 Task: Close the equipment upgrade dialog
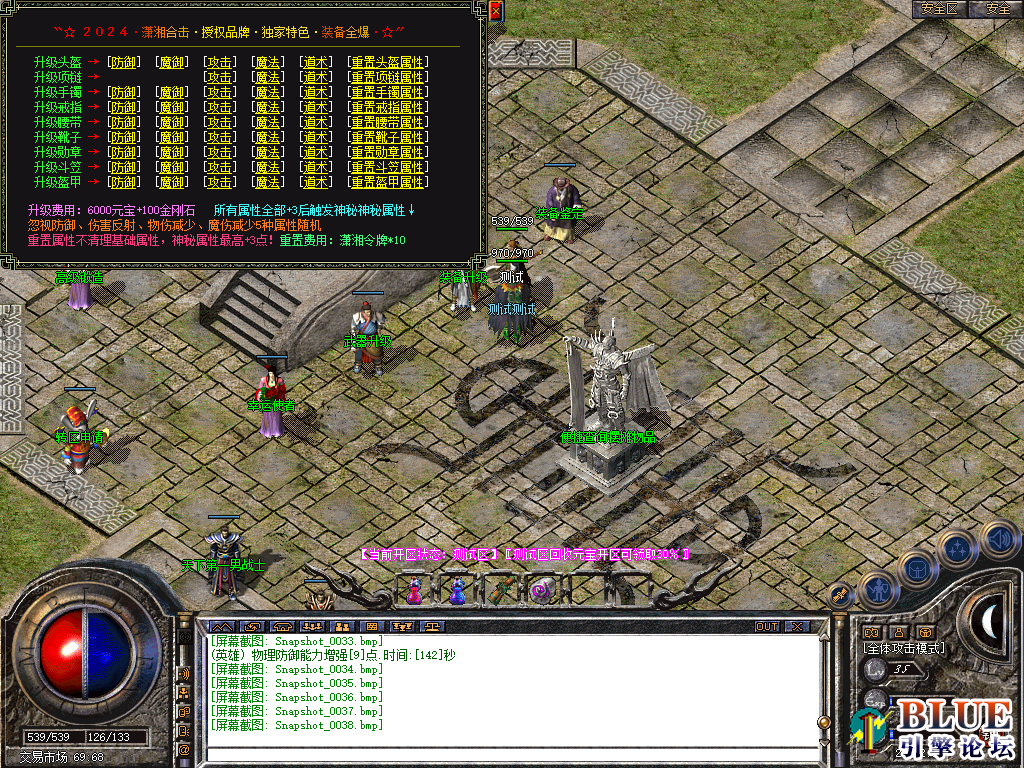[x=495, y=11]
